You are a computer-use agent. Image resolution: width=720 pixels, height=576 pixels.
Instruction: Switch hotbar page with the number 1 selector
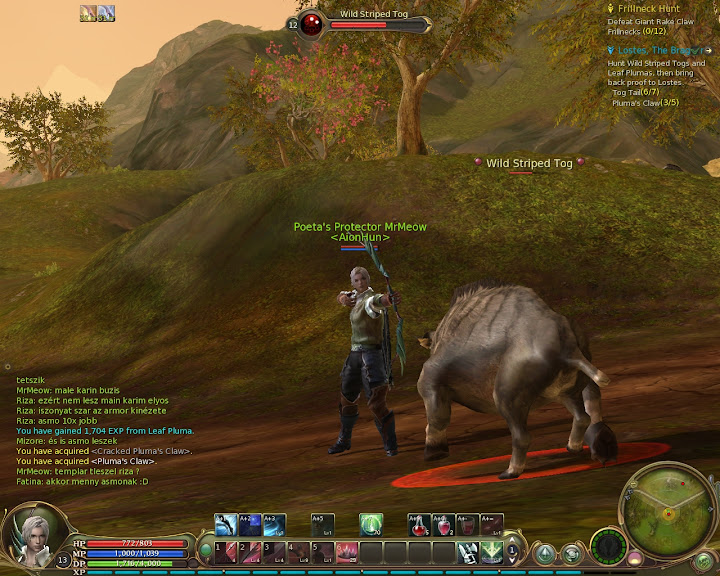click(x=512, y=551)
